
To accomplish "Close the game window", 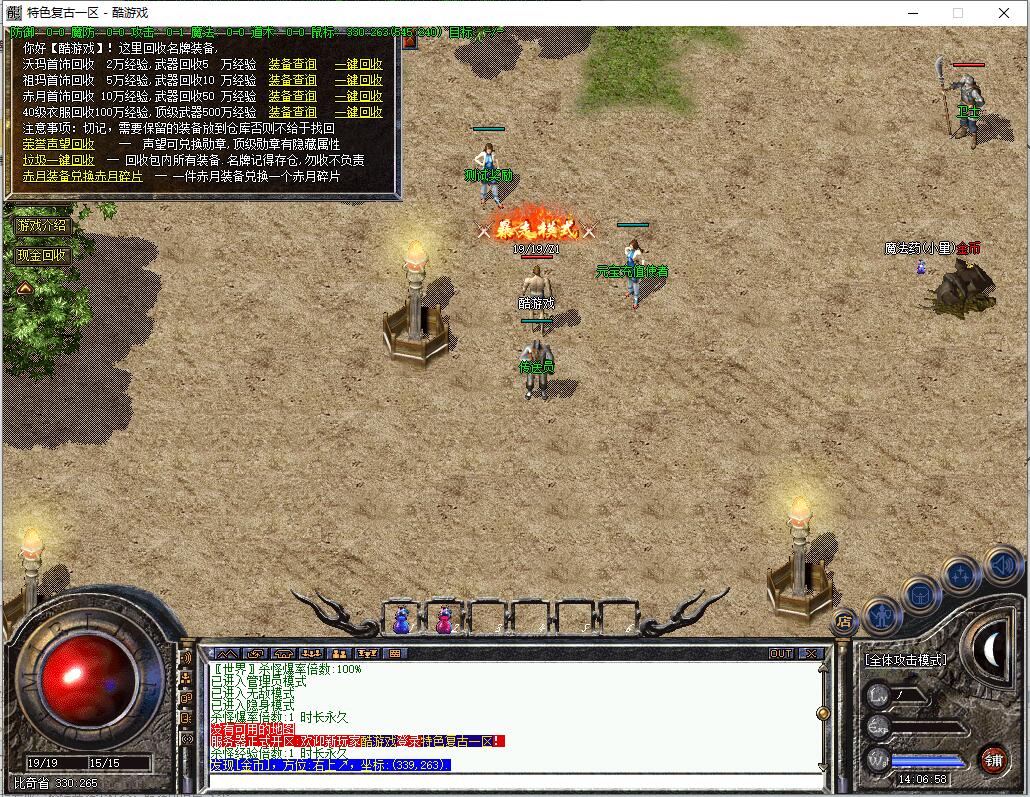I will (1004, 13).
